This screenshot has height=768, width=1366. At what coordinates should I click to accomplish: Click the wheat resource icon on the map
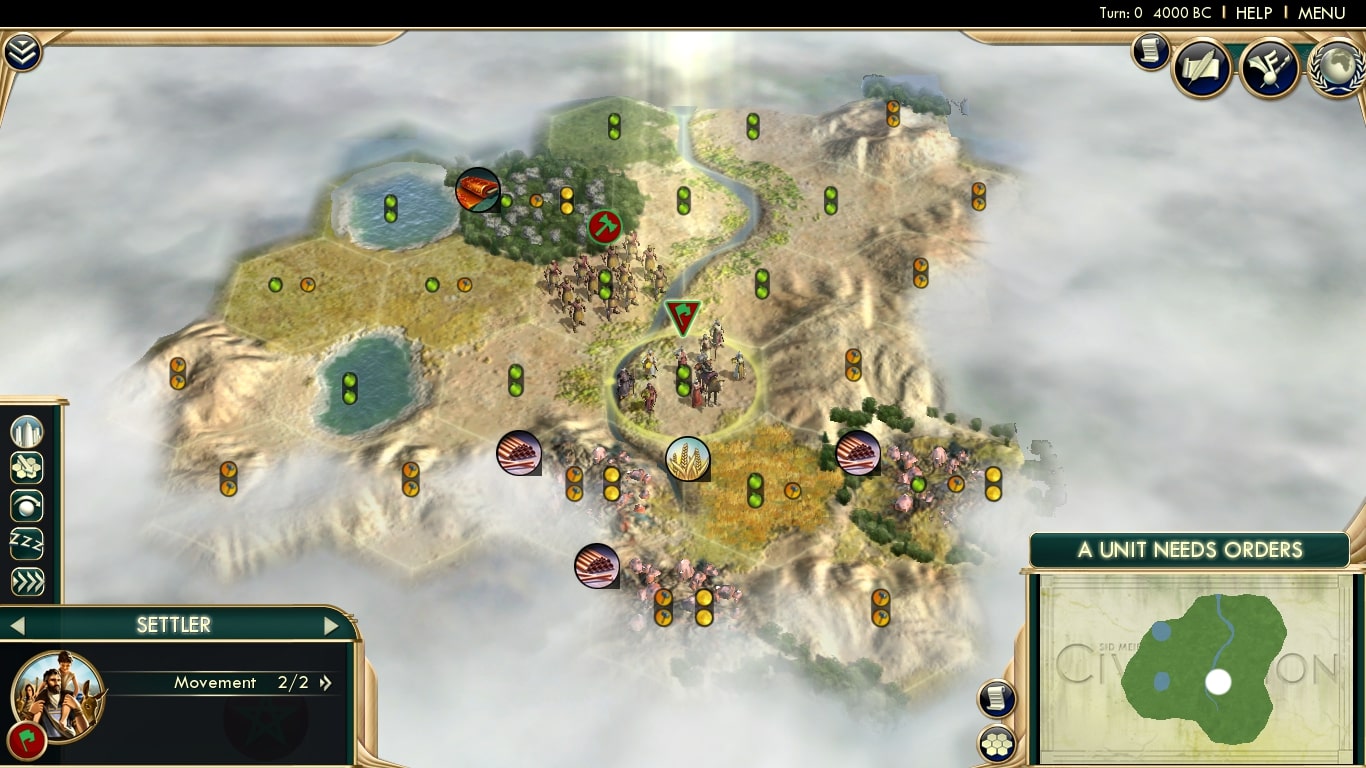688,458
